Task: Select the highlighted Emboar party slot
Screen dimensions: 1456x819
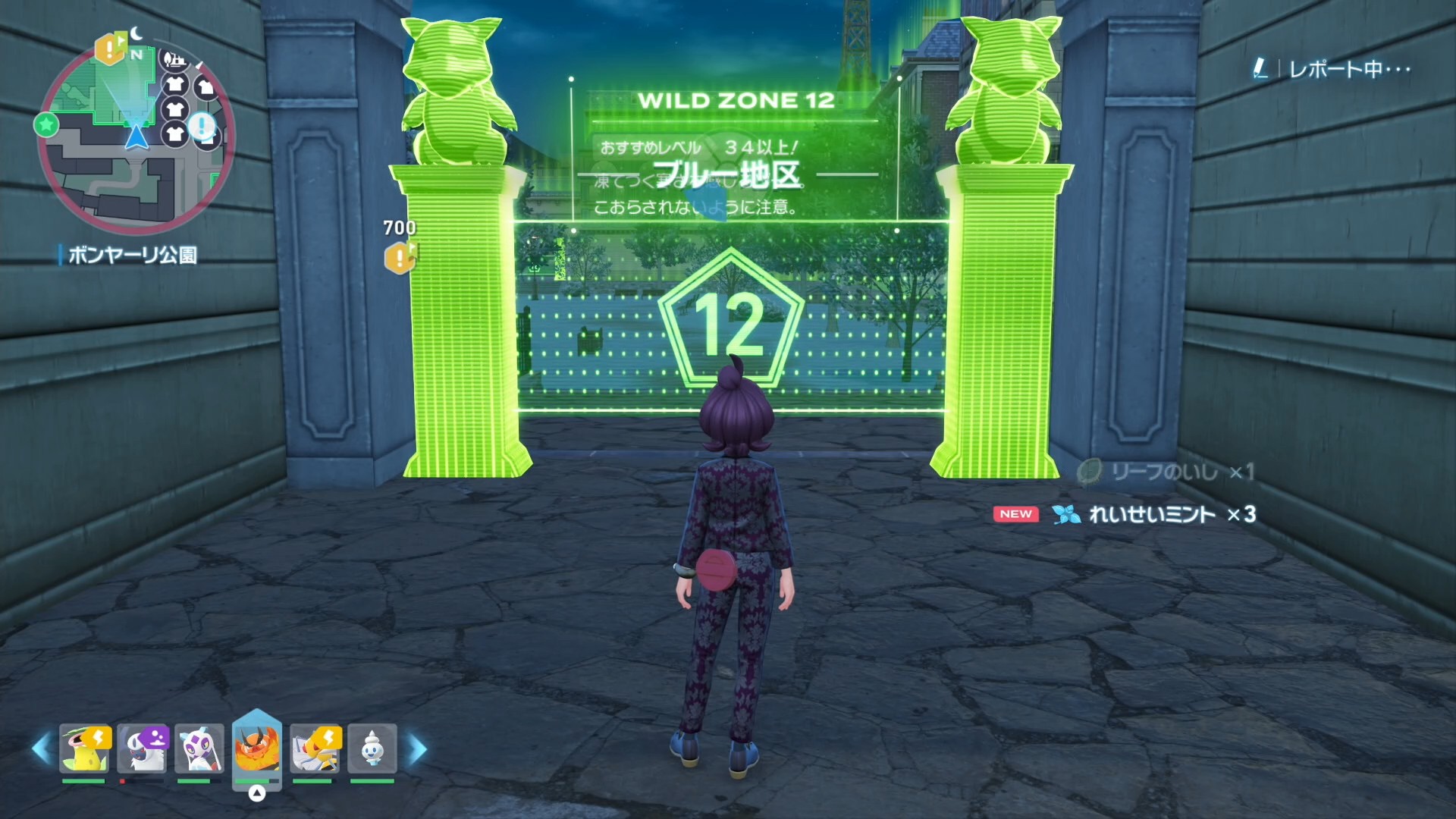Action: [x=256, y=748]
